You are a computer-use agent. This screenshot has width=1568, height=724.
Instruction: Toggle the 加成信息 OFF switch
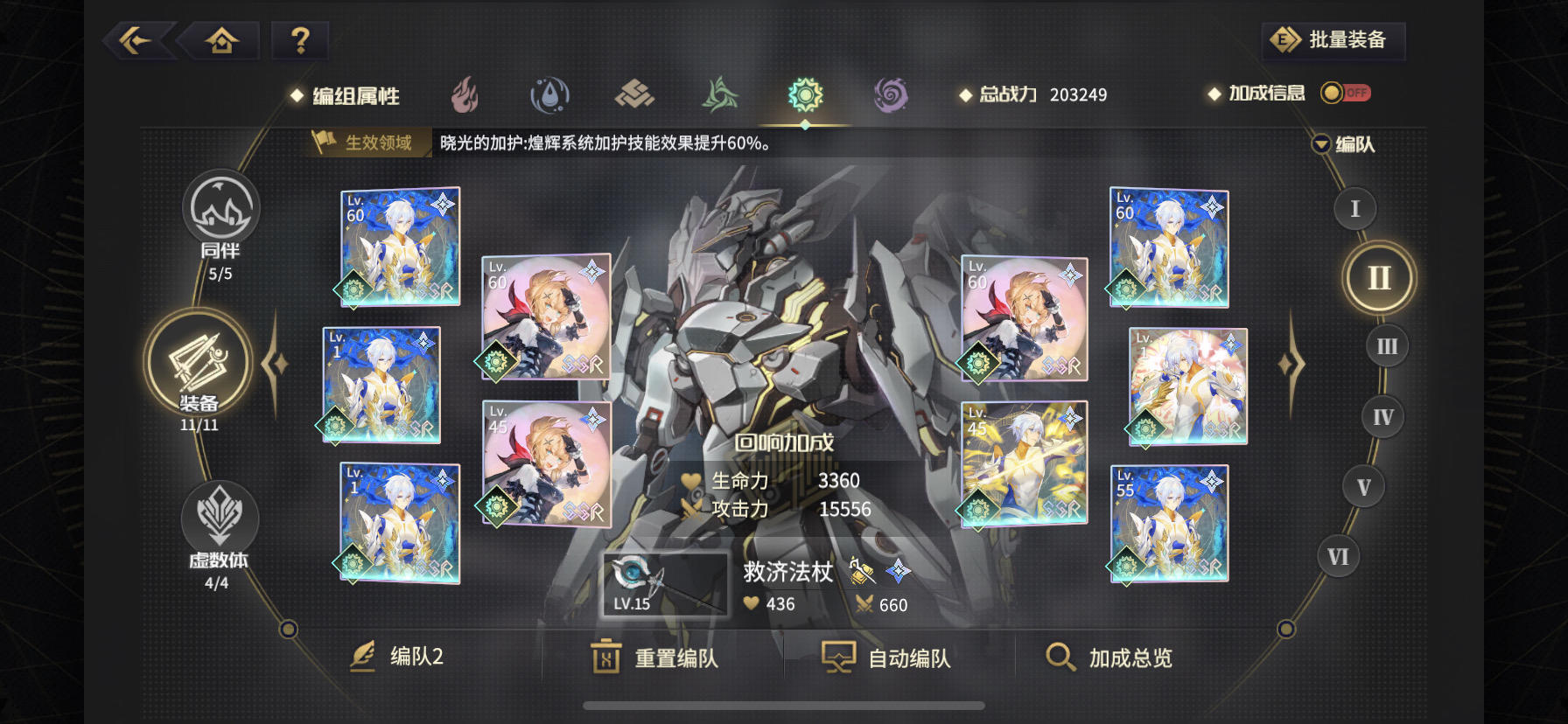[1345, 93]
